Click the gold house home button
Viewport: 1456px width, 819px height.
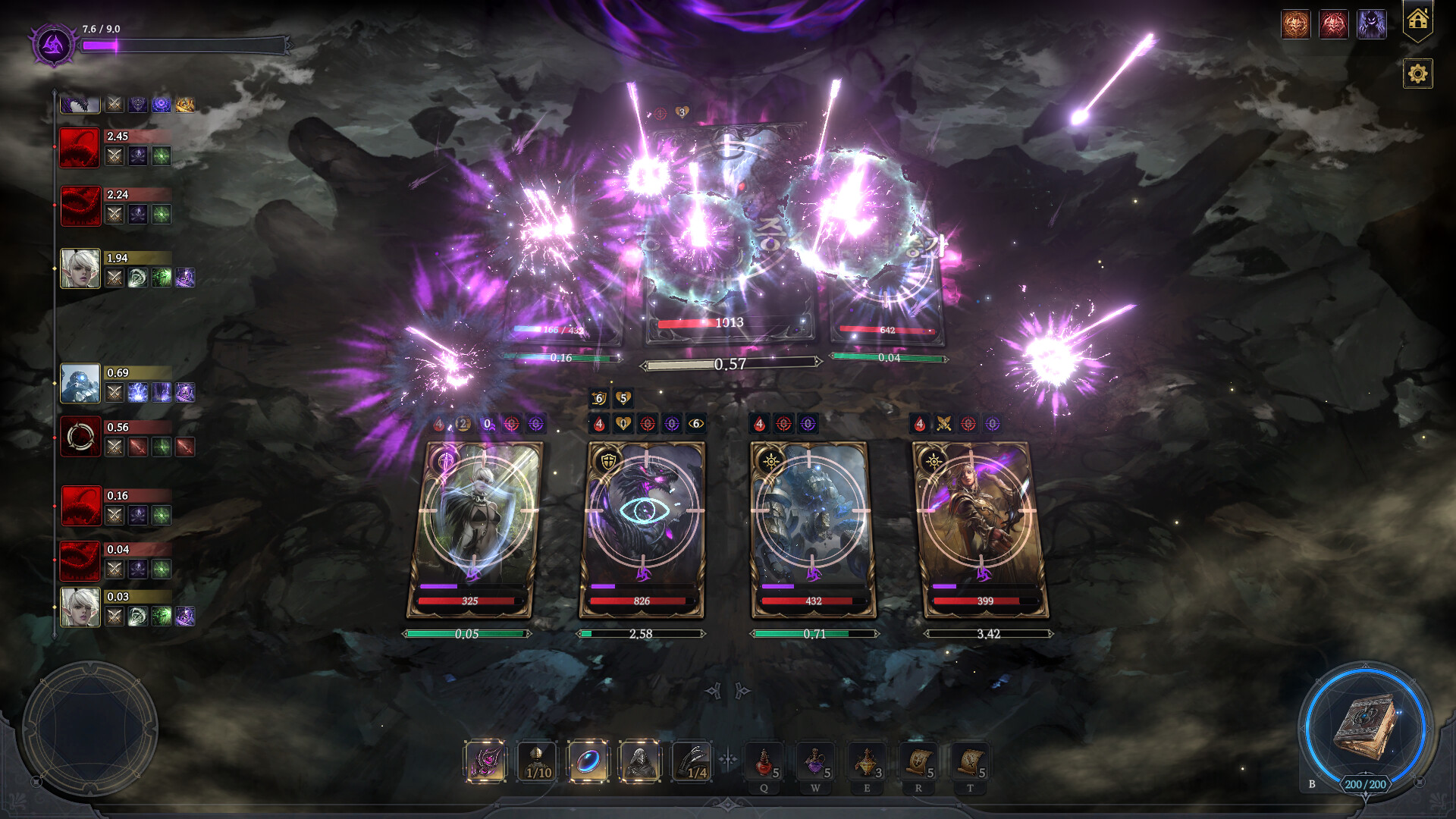[1417, 20]
